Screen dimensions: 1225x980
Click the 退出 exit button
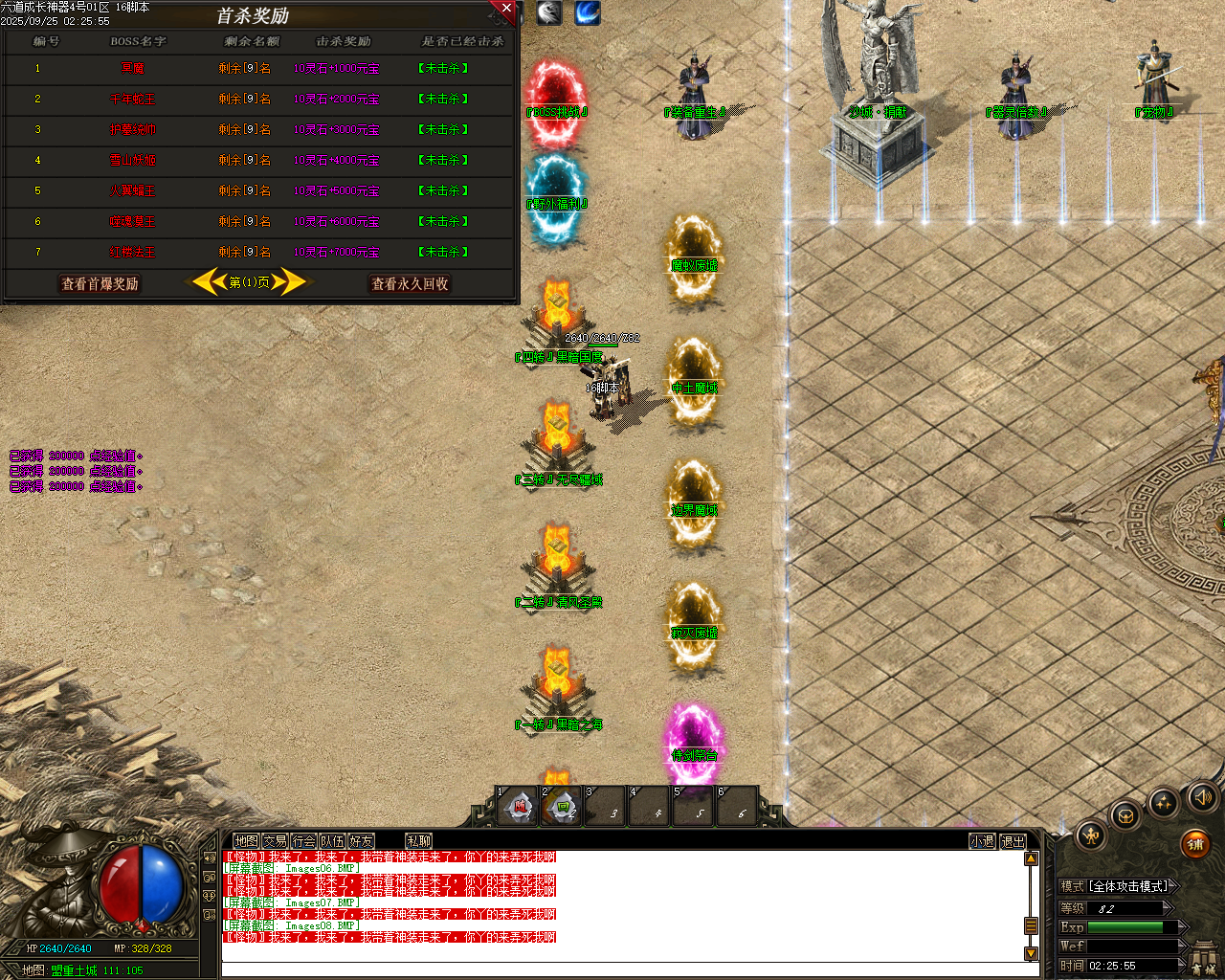tap(1014, 840)
